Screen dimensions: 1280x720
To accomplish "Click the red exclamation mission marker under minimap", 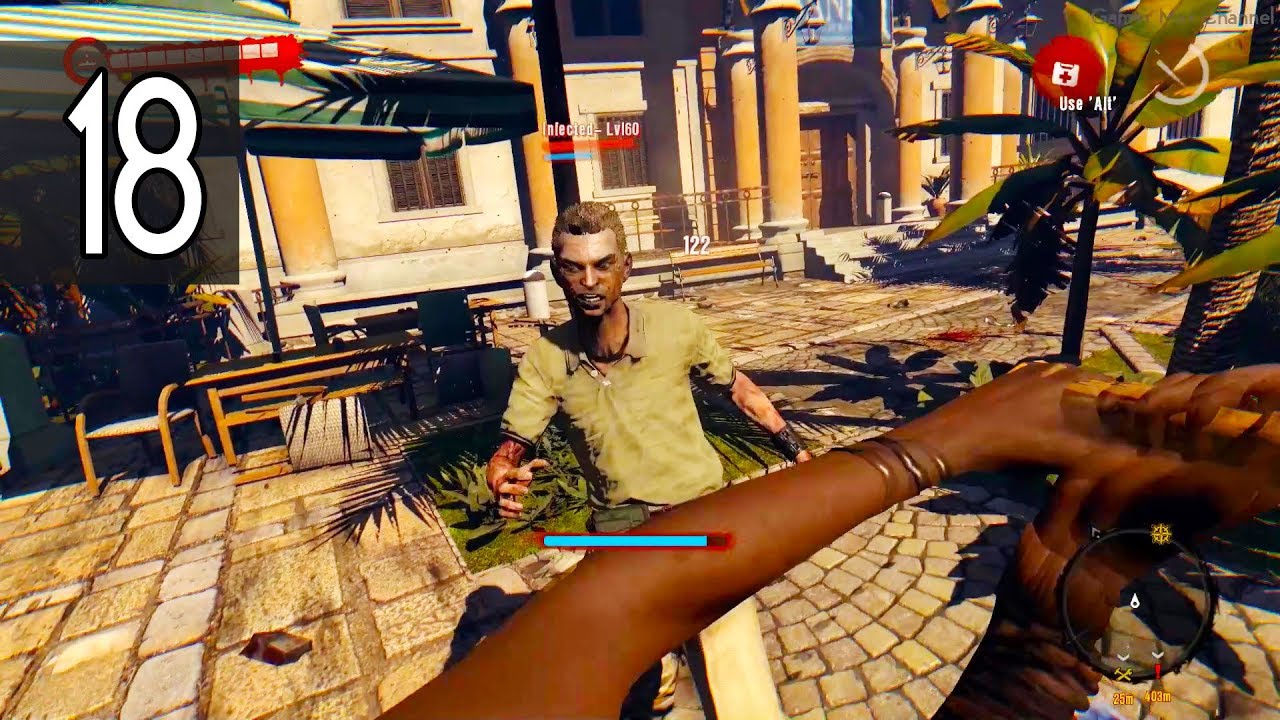I will (1158, 670).
